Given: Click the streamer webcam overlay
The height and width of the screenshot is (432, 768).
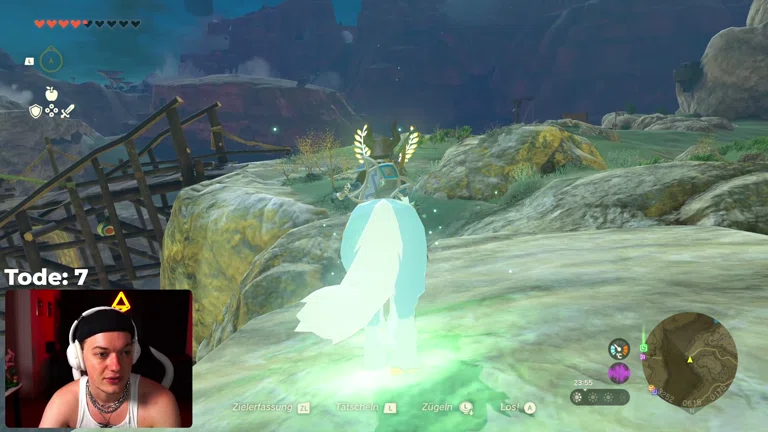Looking at the screenshot, I should click(x=98, y=359).
